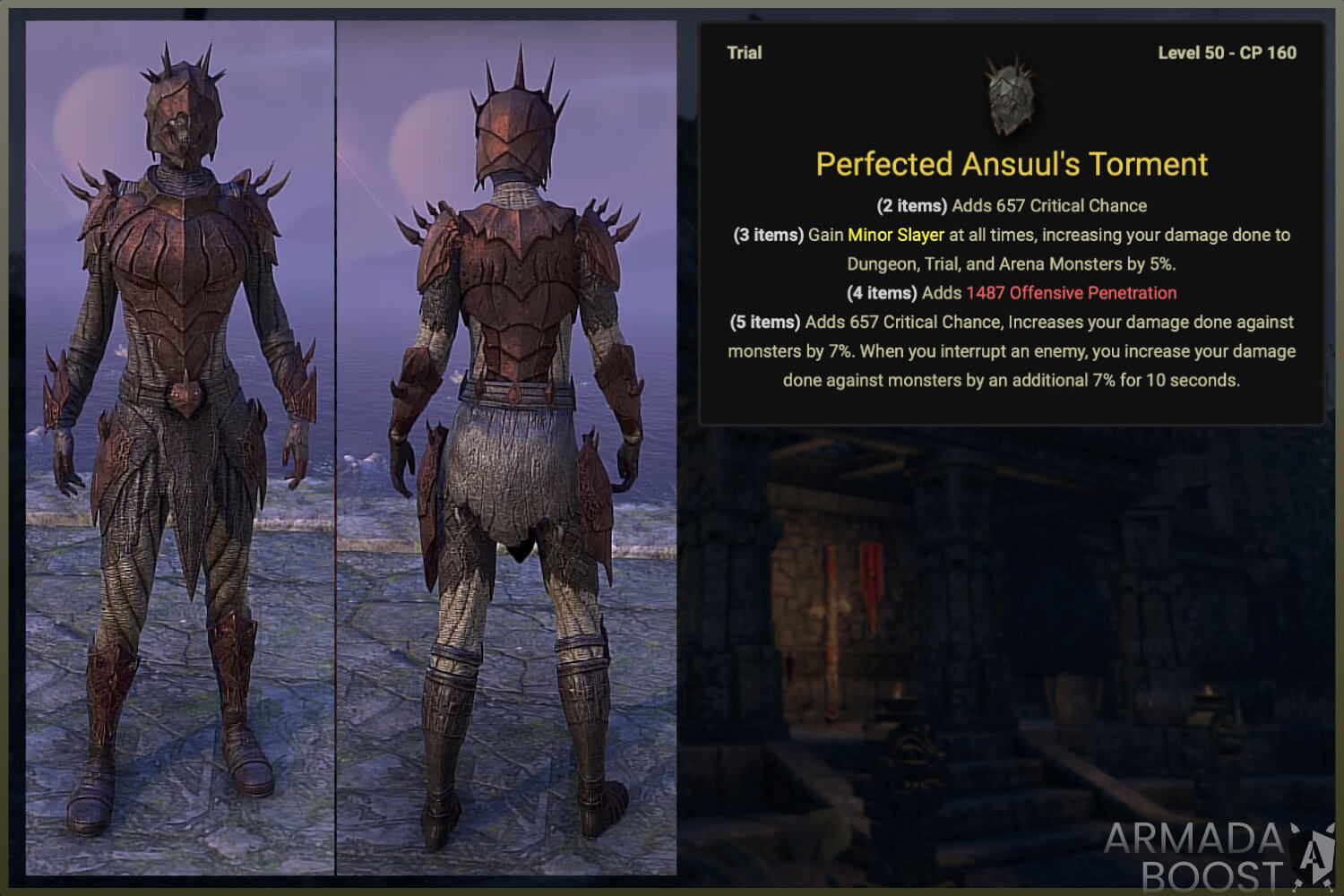Click the ARMADA BOOST watermark link

[x=1192, y=856]
